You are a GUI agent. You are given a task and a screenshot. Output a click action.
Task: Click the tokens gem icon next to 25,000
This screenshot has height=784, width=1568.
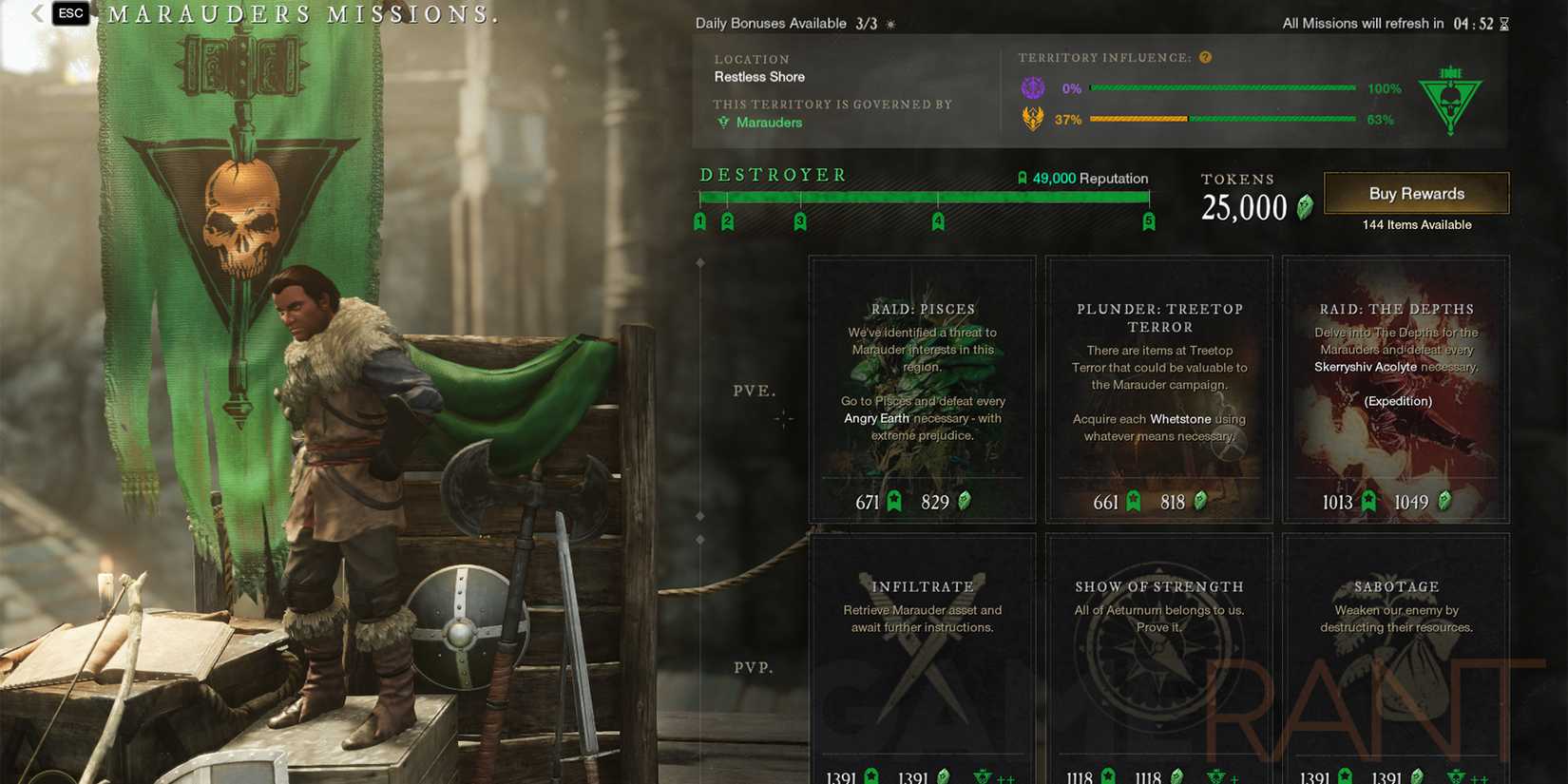coord(1306,207)
